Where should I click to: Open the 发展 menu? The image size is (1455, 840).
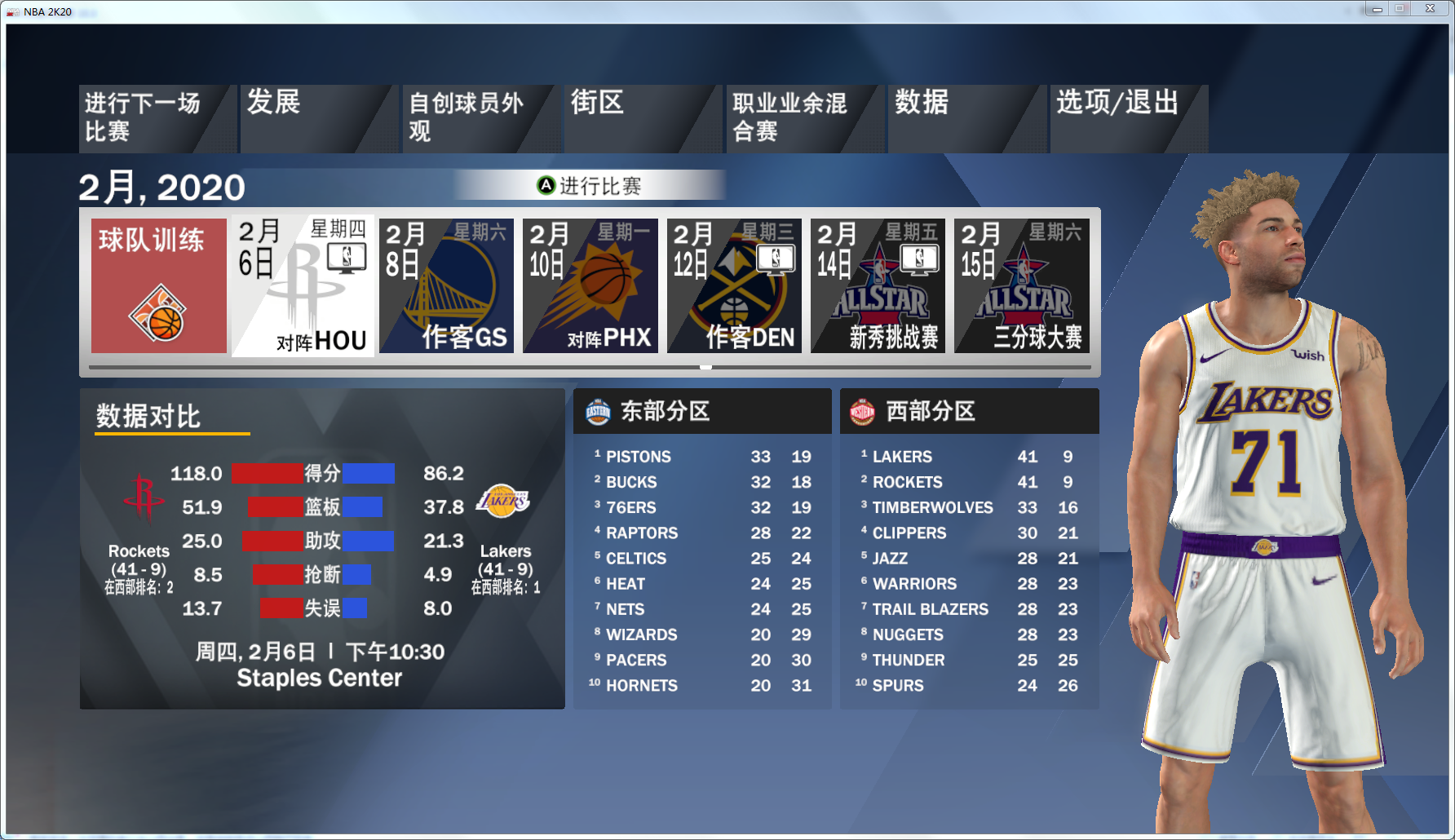(x=273, y=104)
